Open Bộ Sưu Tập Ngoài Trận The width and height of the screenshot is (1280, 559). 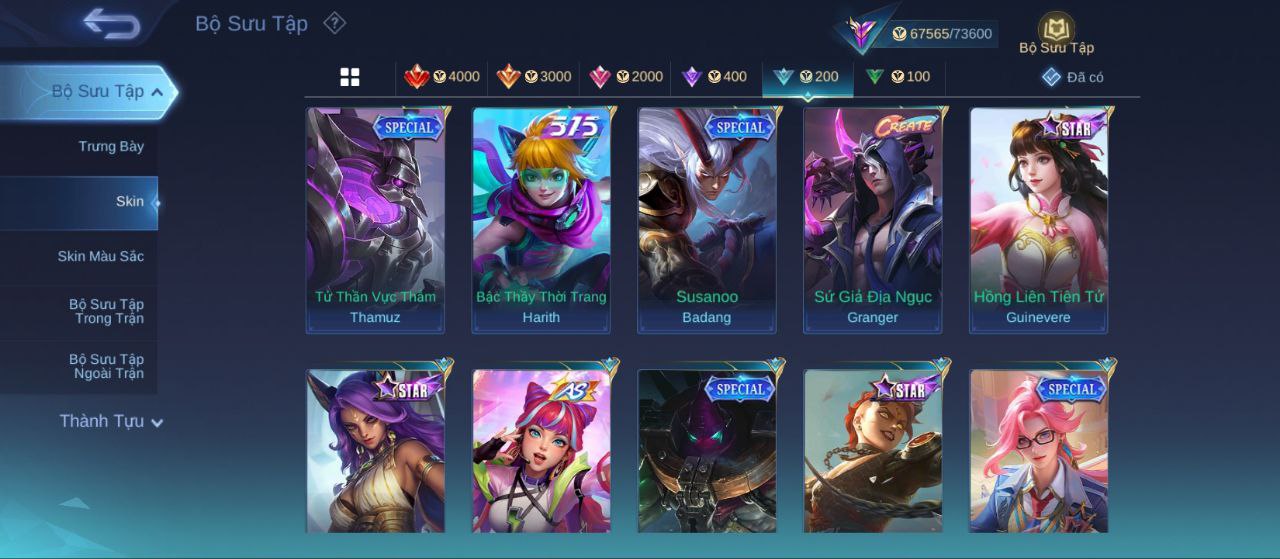click(x=106, y=367)
